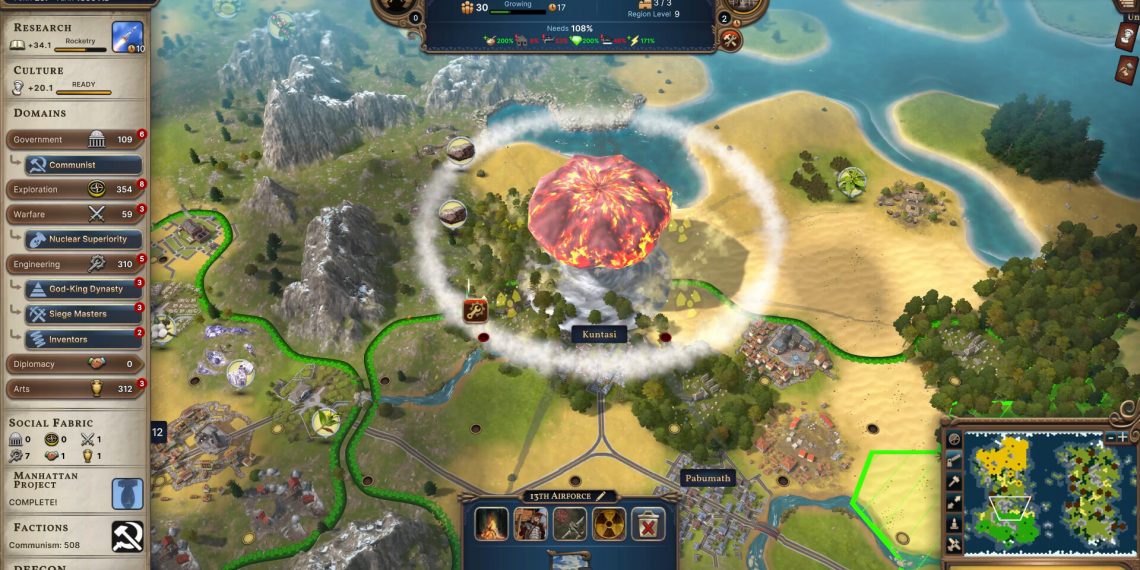The width and height of the screenshot is (1140, 570).
Task: Activate the radiation nuke unit action
Action: tap(609, 523)
